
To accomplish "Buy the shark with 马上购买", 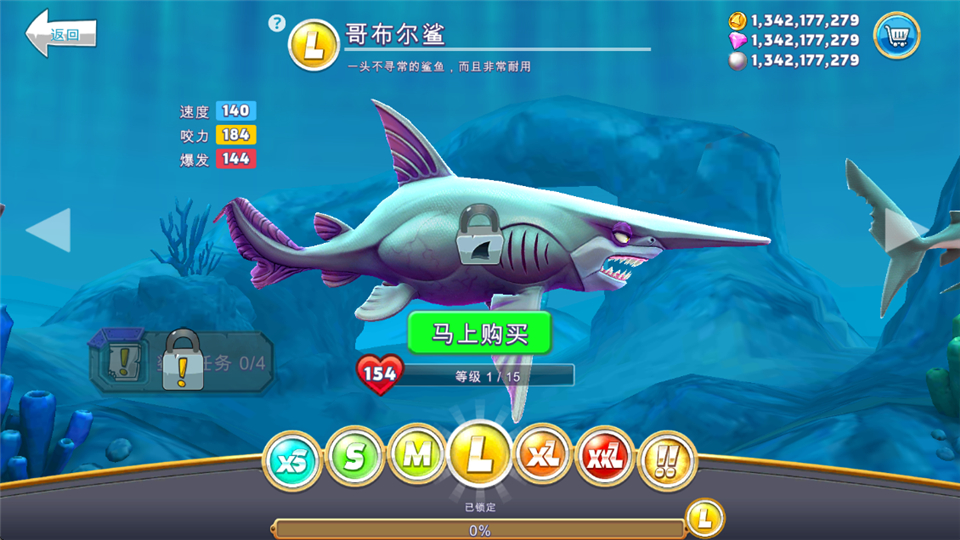I will tap(479, 333).
